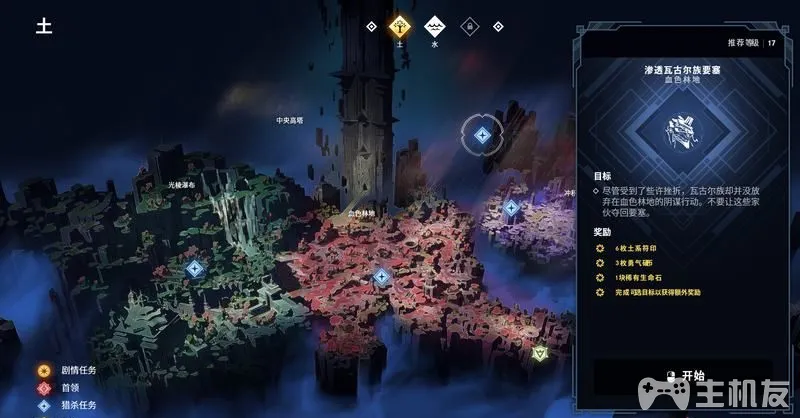
Task: Select the hunt marker in the red forest
Action: 381,276
